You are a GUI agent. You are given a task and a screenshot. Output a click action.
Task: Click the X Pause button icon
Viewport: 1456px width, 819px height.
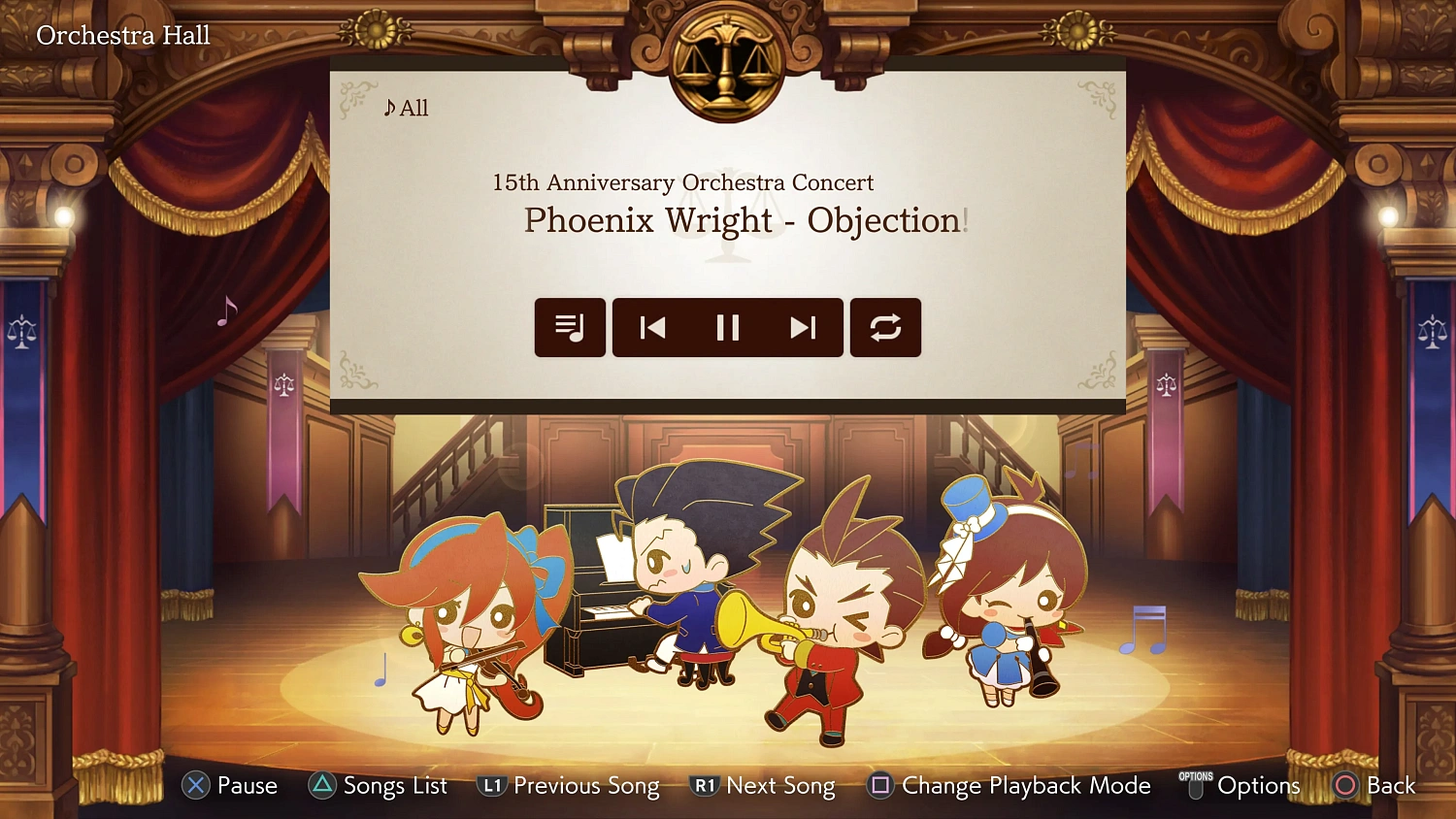click(x=194, y=786)
